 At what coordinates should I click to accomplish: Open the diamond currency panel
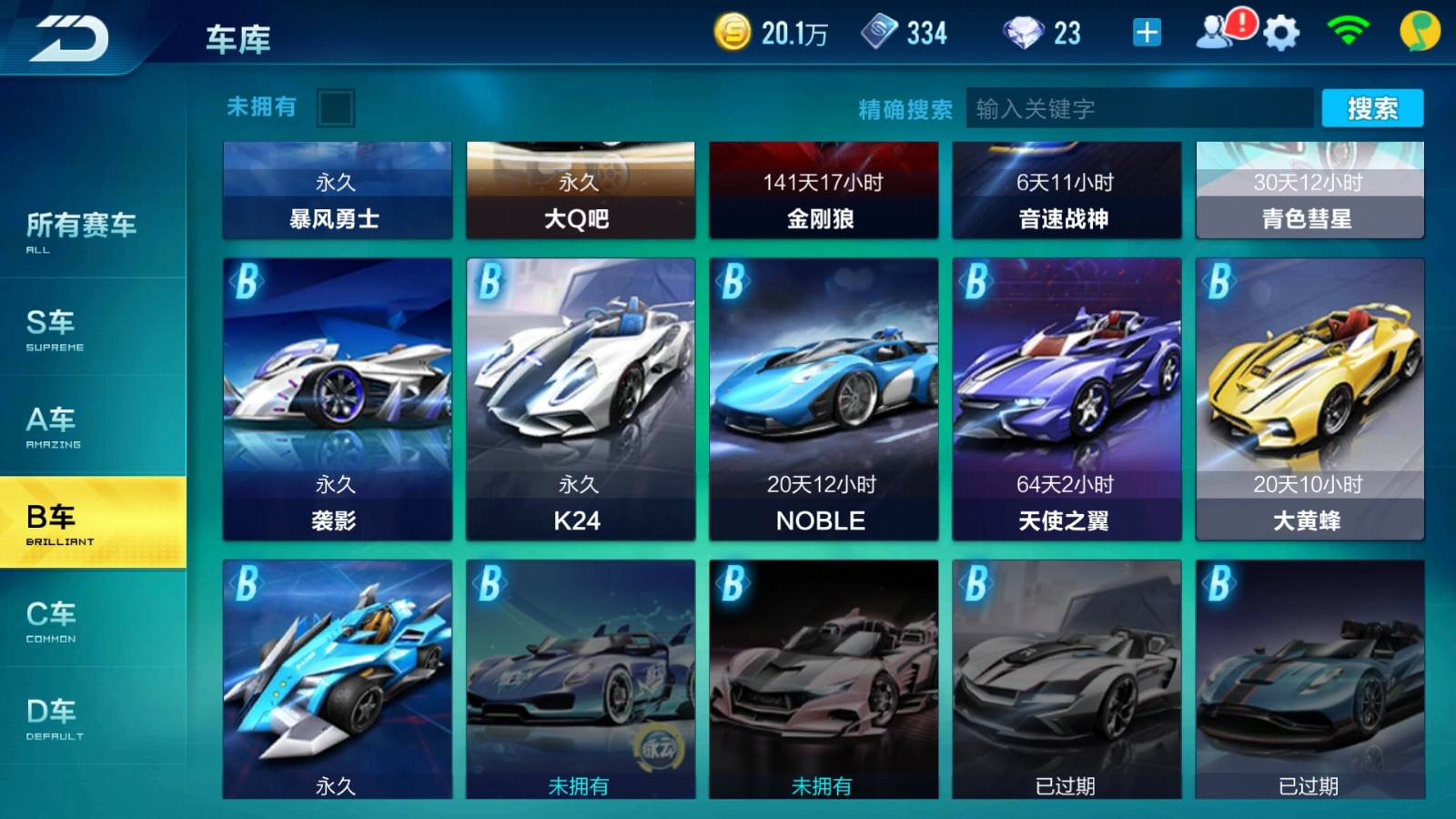point(1024,34)
